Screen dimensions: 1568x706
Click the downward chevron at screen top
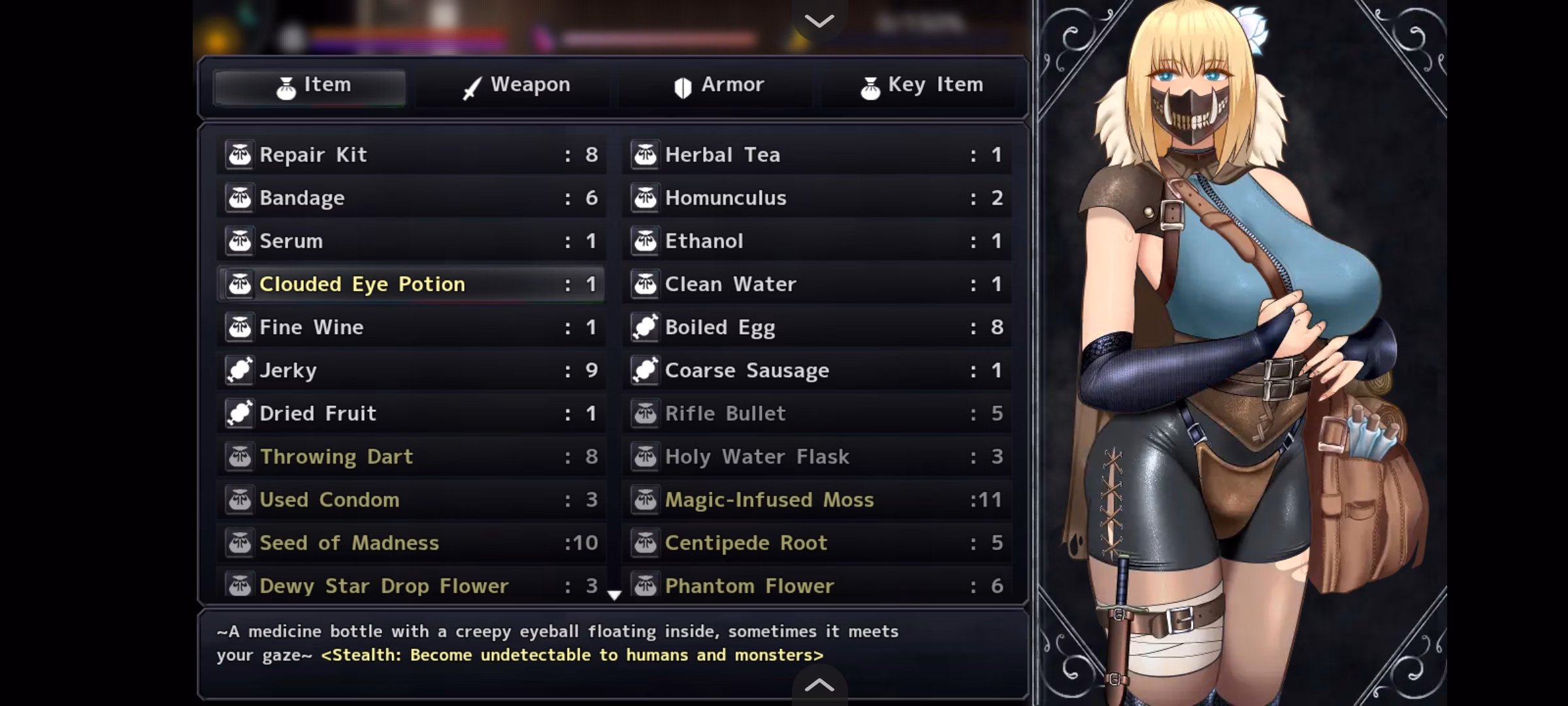click(x=819, y=20)
